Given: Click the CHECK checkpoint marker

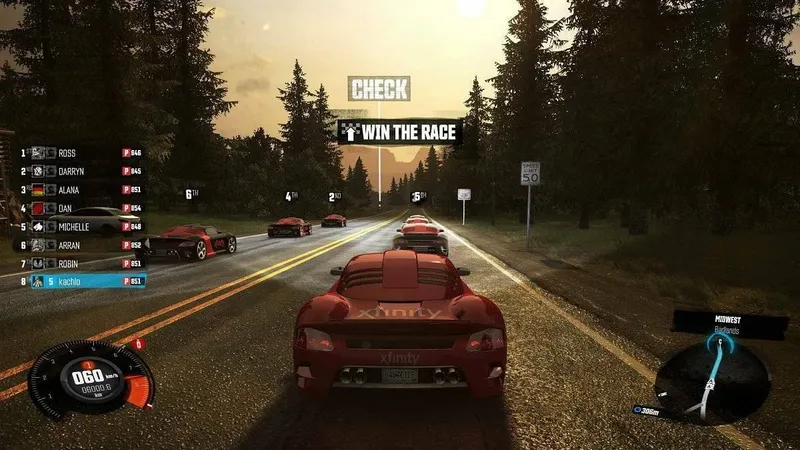Looking at the screenshot, I should click(x=379, y=89).
